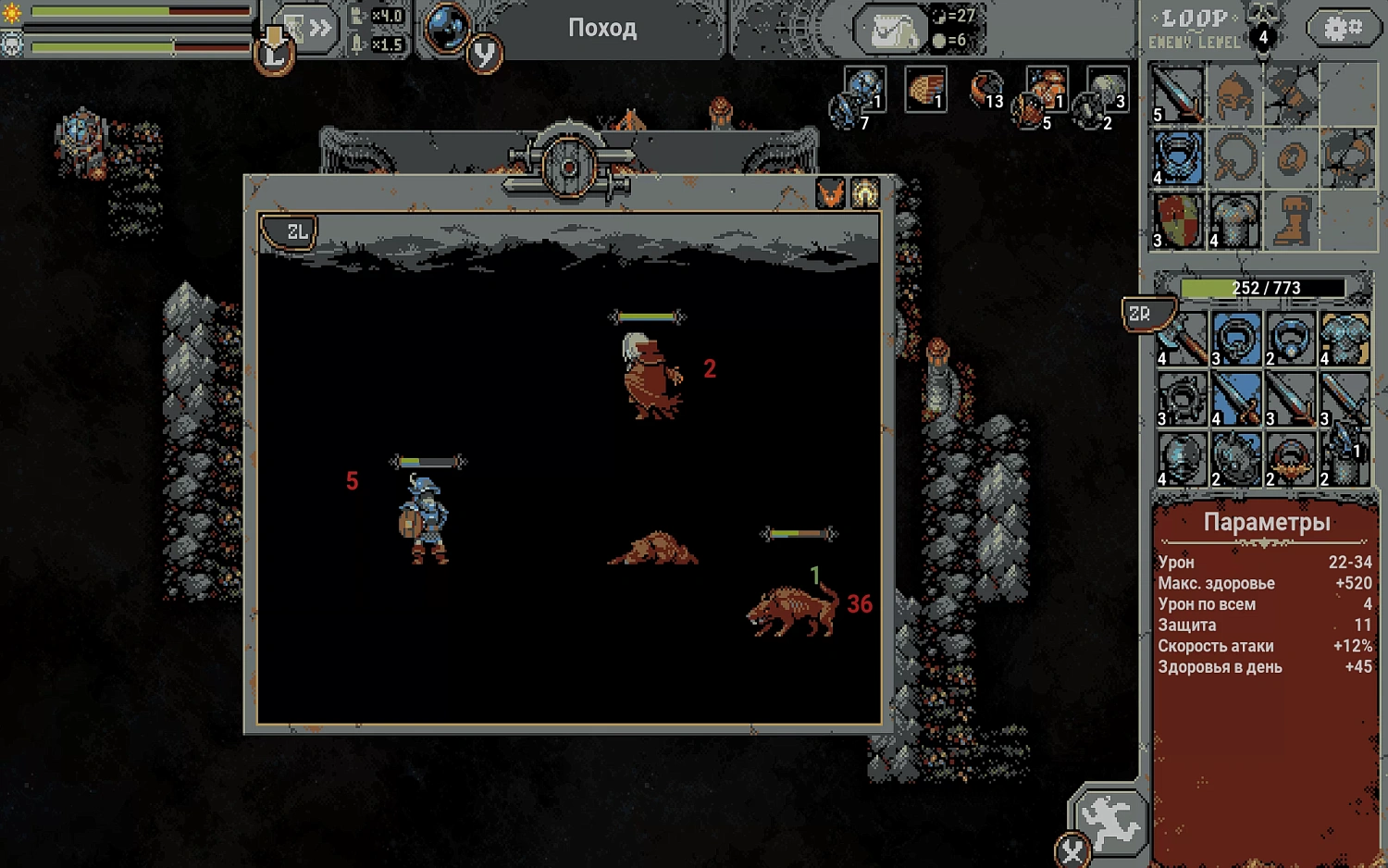Pick the axe from inventory
This screenshot has width=1388, height=868.
click(x=1182, y=339)
